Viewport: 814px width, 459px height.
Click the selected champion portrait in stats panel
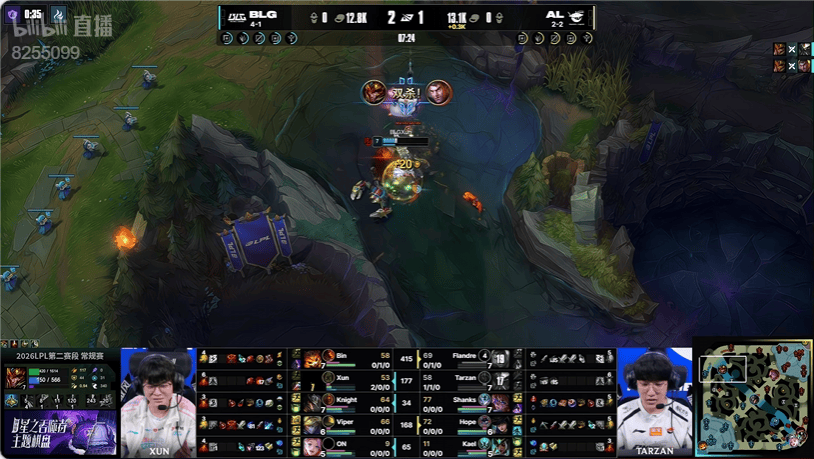coord(17,378)
